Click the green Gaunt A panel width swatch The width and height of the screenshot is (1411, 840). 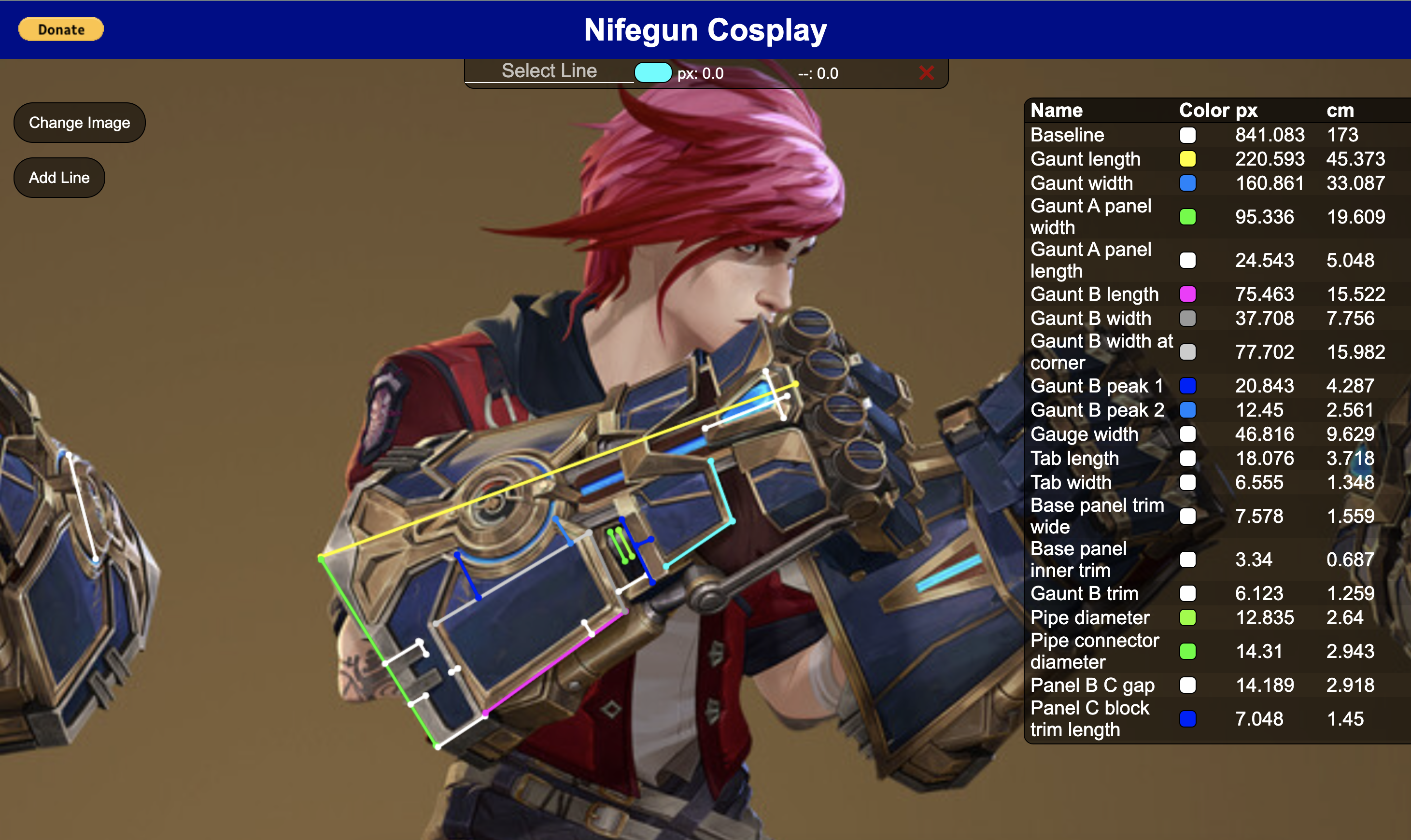(x=1188, y=217)
